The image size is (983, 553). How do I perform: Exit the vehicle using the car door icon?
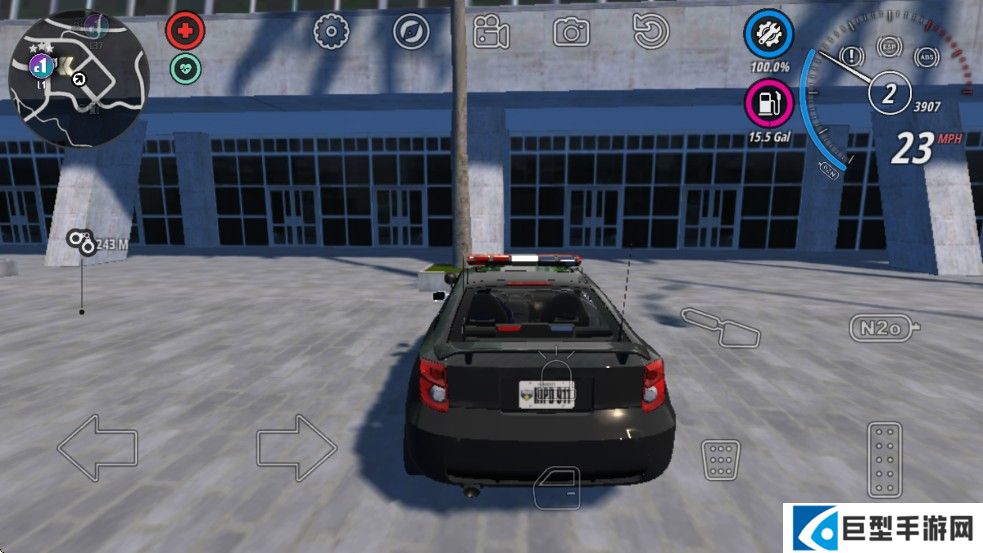pos(557,488)
